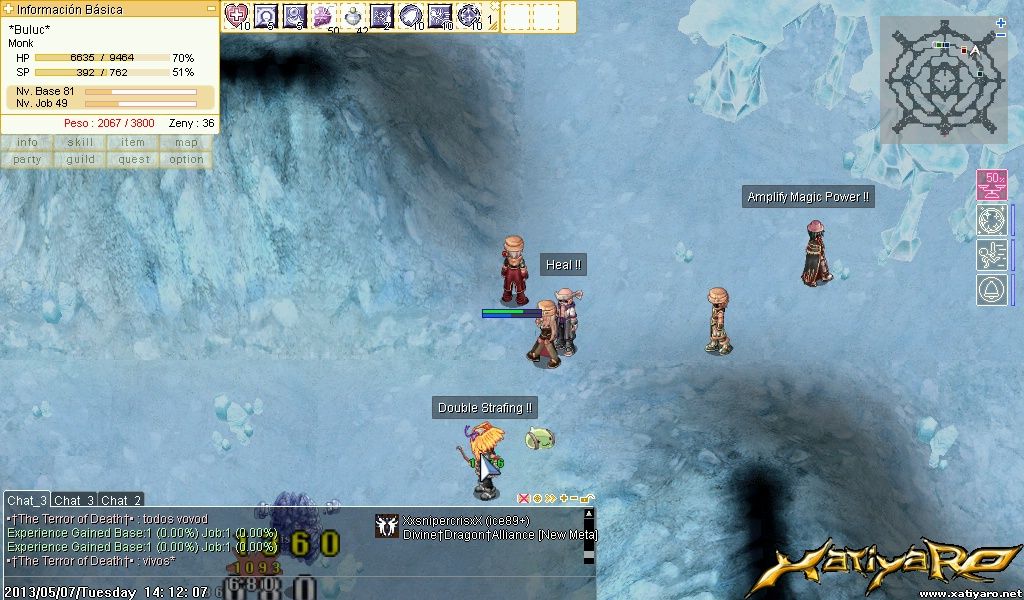
Task: Switch to the Chat_2 tab
Action: [x=121, y=500]
